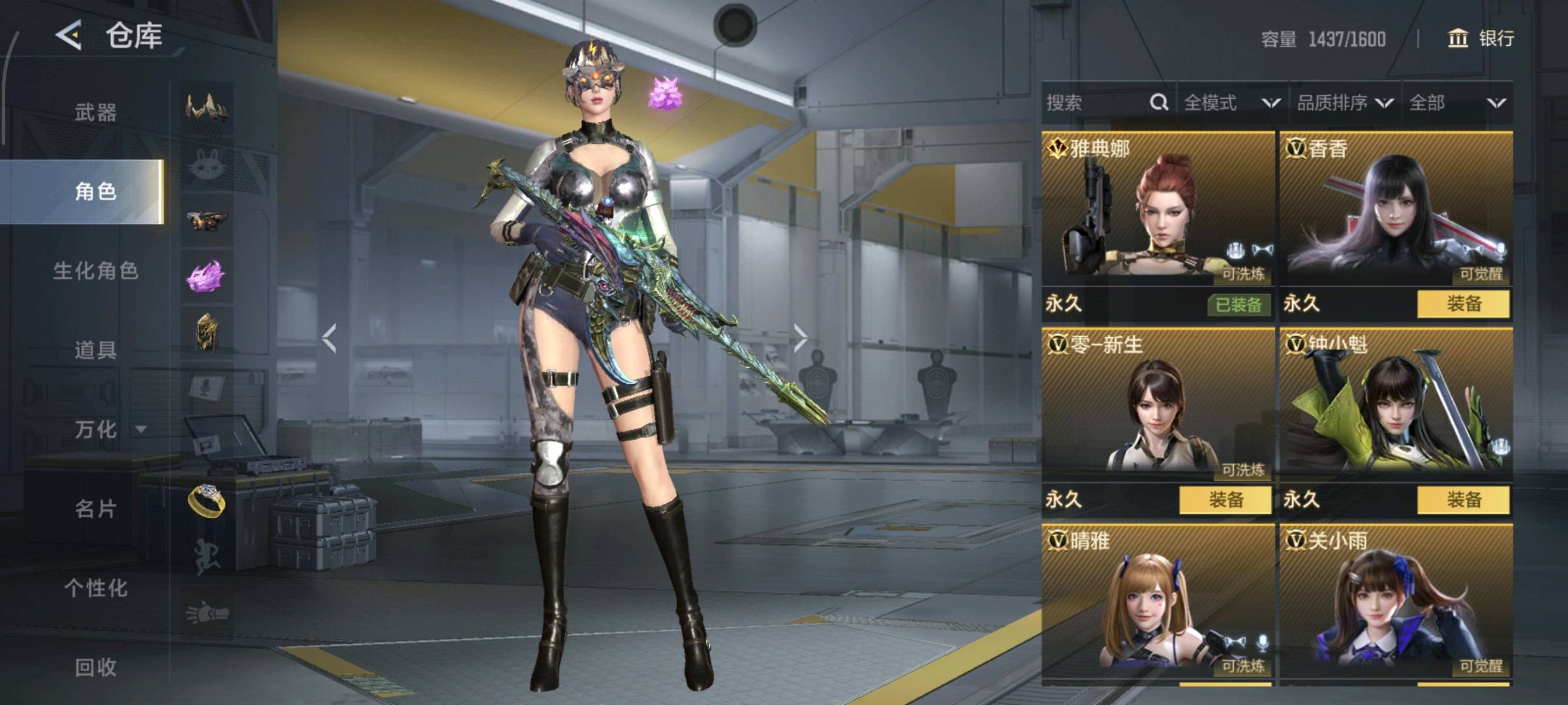Open the 全模式 mode dropdown
1568x705 pixels.
tap(1231, 102)
